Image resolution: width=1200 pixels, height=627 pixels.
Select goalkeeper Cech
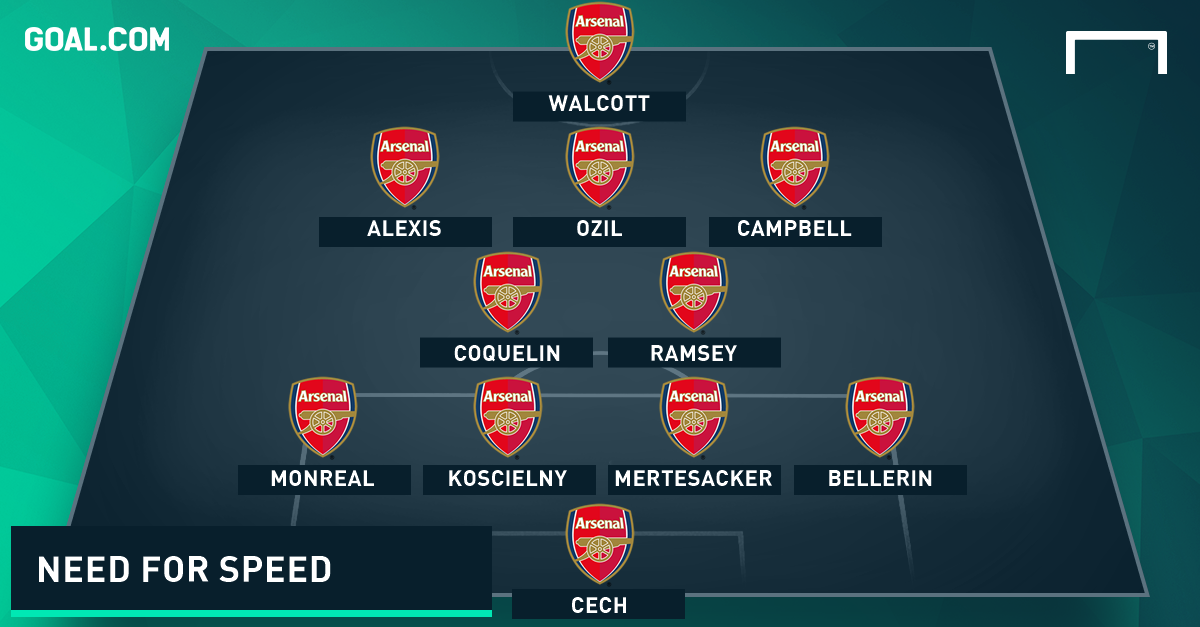[x=599, y=604]
